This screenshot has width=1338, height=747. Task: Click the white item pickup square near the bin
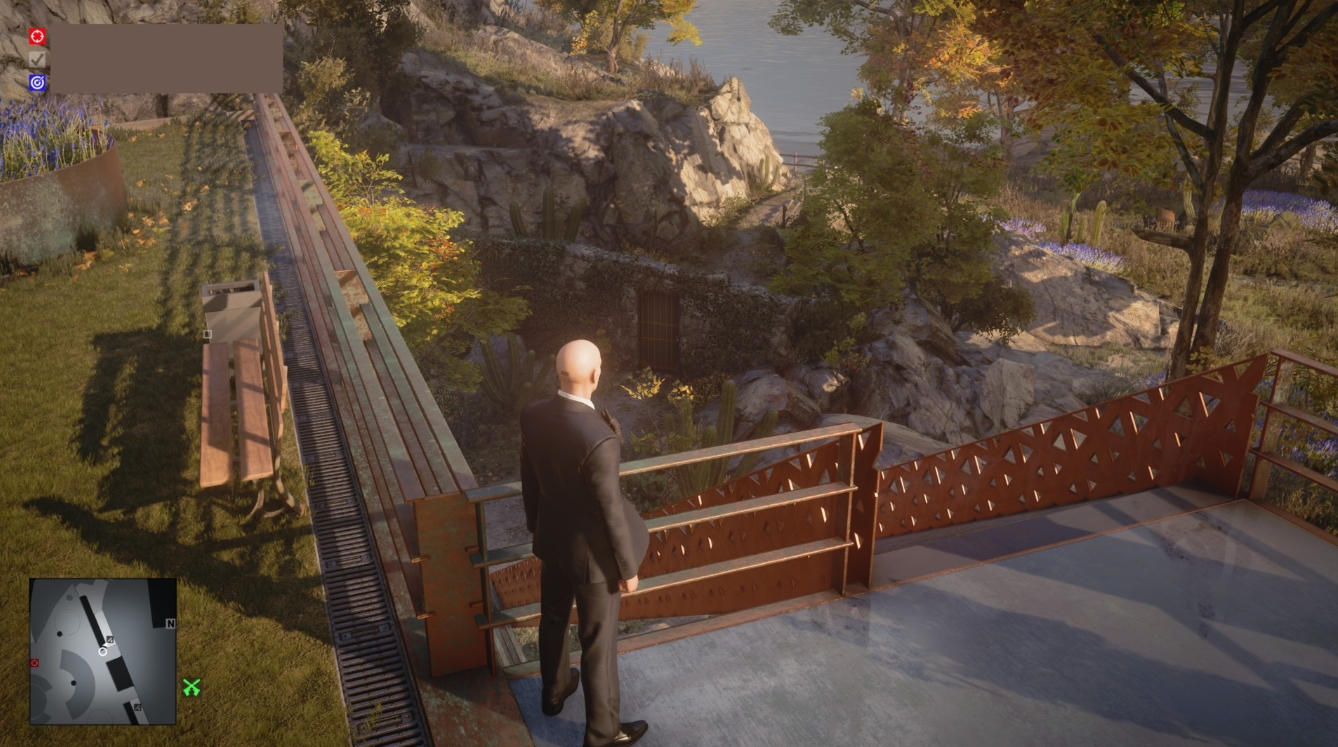click(207, 332)
